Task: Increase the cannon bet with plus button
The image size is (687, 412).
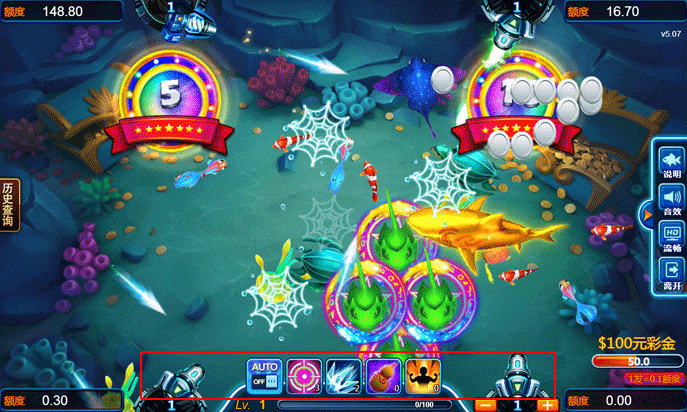Action: click(x=547, y=405)
